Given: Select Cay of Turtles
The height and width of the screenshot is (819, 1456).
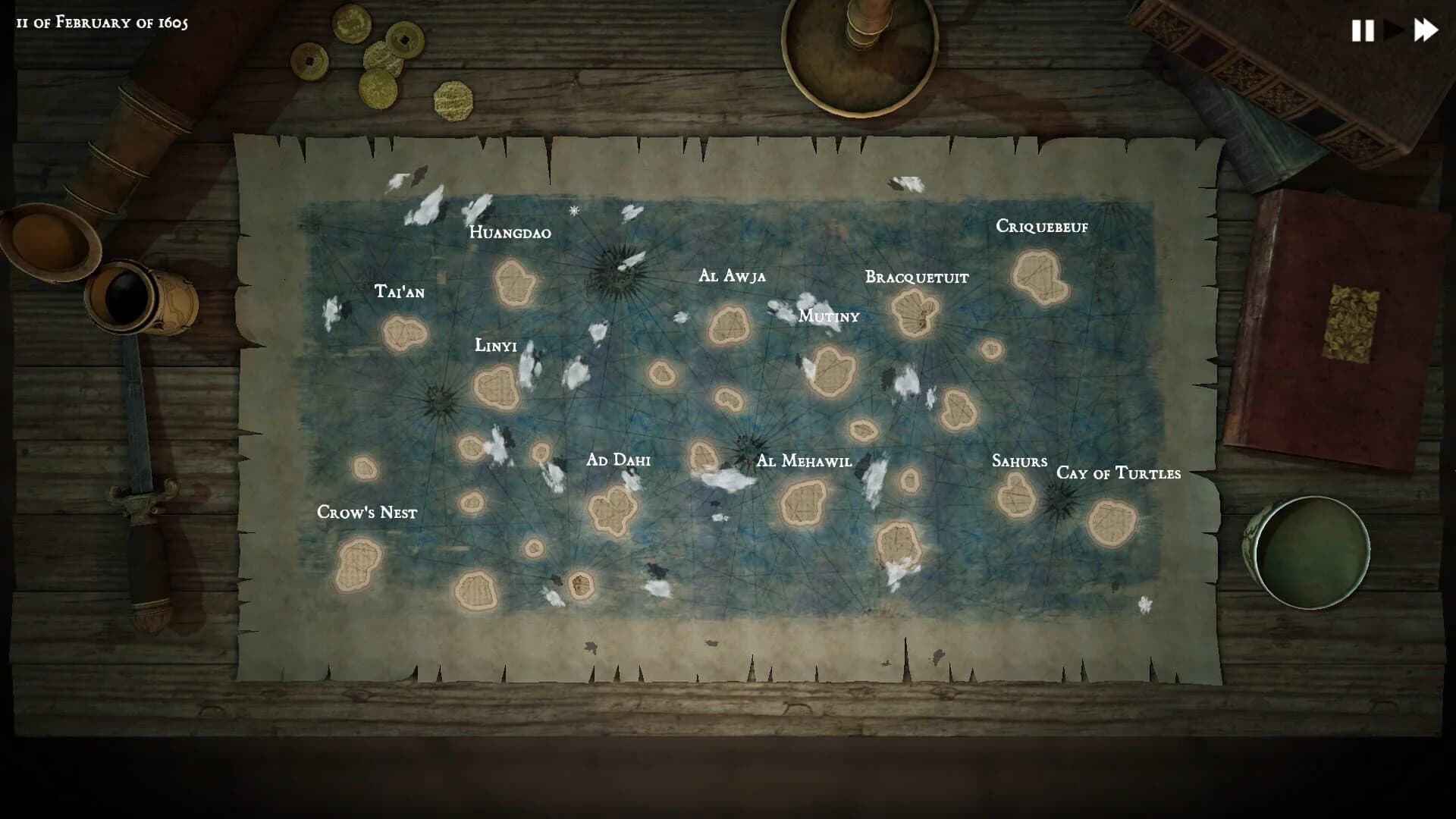Looking at the screenshot, I should coord(1112,523).
